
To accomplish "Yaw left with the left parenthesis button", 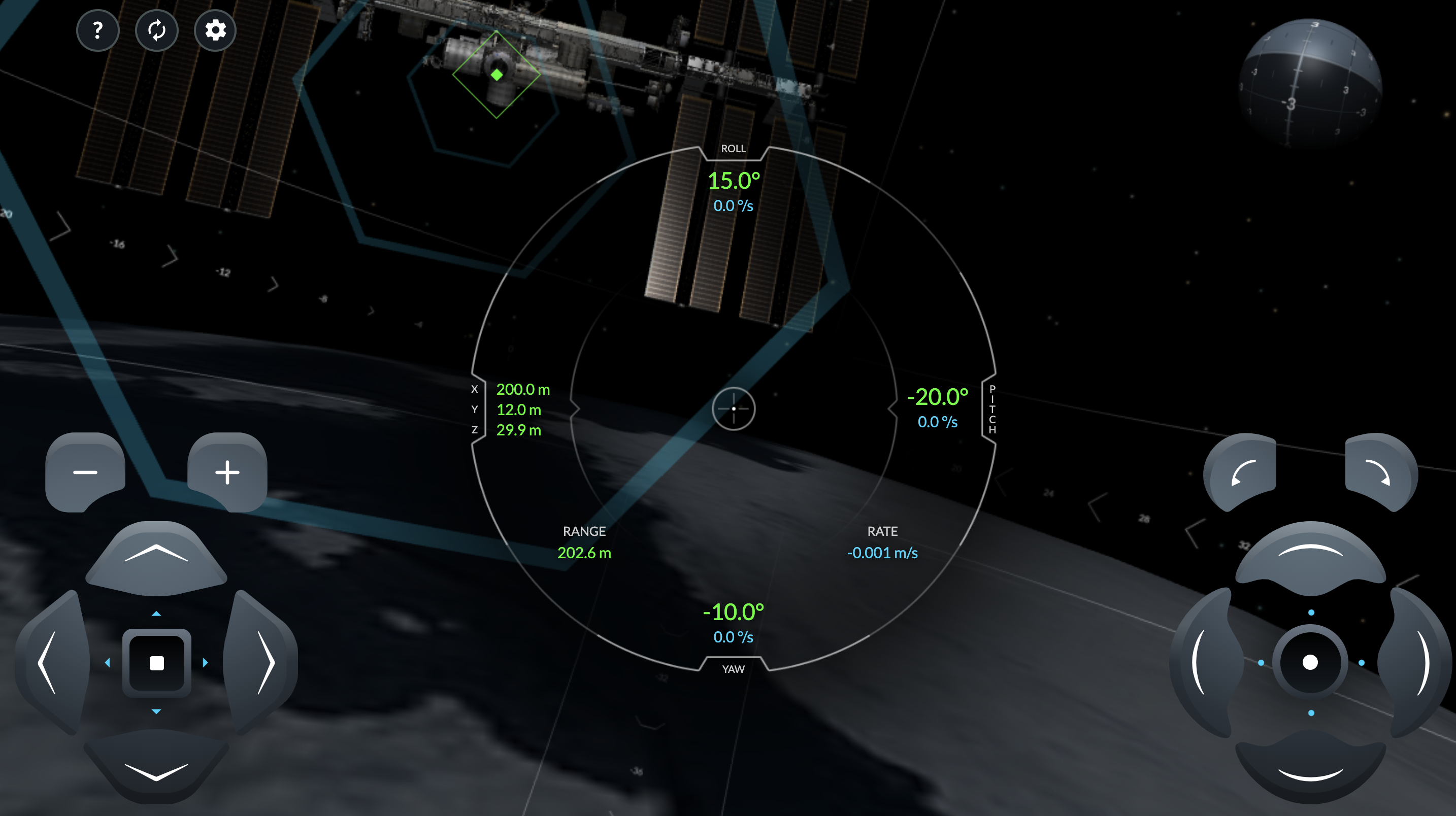I will click(x=1203, y=662).
